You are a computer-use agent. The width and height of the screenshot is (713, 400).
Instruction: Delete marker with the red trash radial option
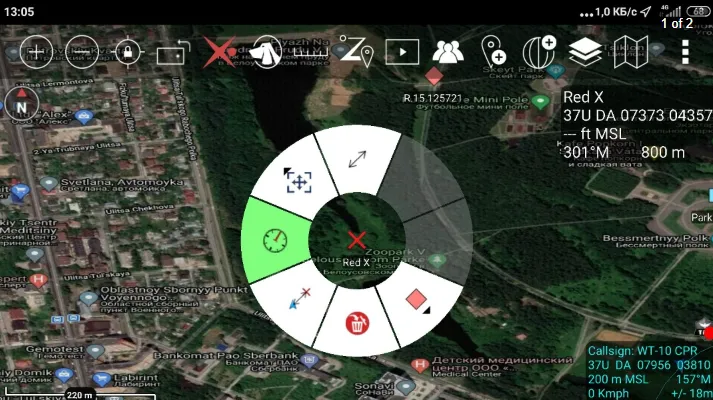[357, 322]
